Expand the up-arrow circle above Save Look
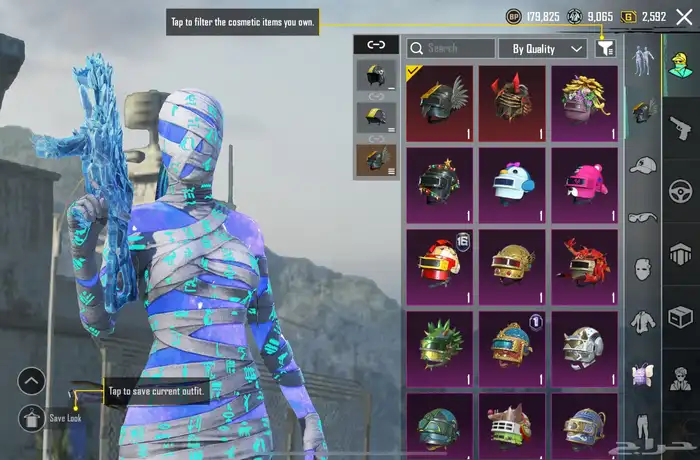The image size is (700, 460). 31,381
